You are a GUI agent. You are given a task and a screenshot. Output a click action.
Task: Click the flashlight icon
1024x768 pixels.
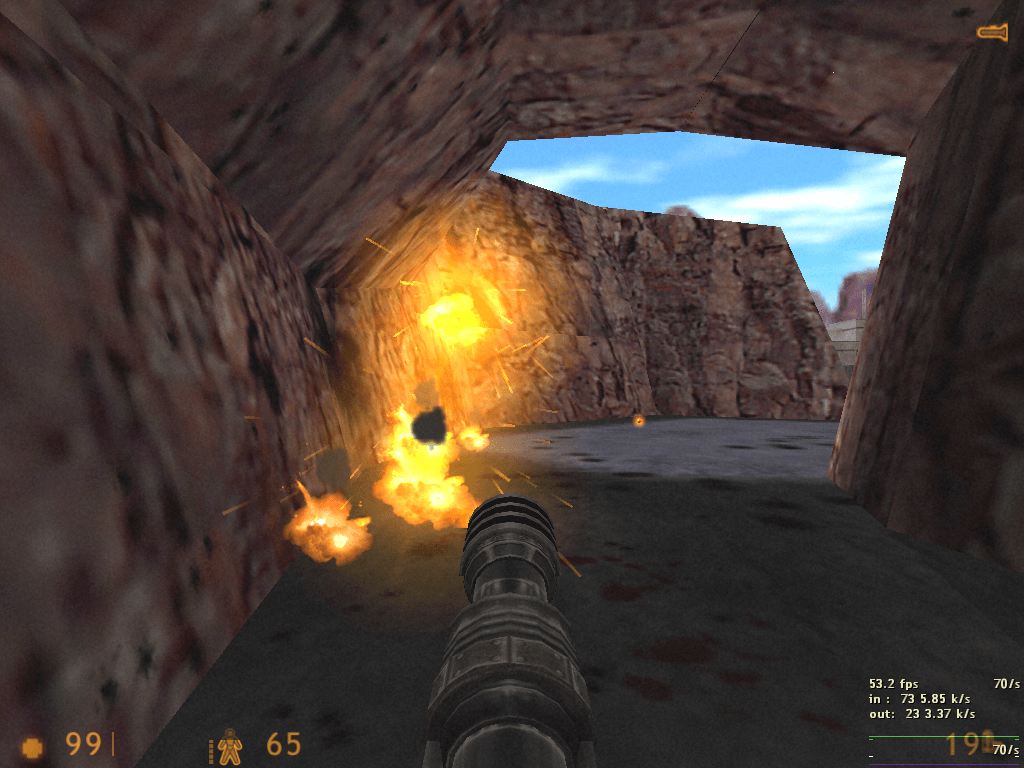(992, 32)
